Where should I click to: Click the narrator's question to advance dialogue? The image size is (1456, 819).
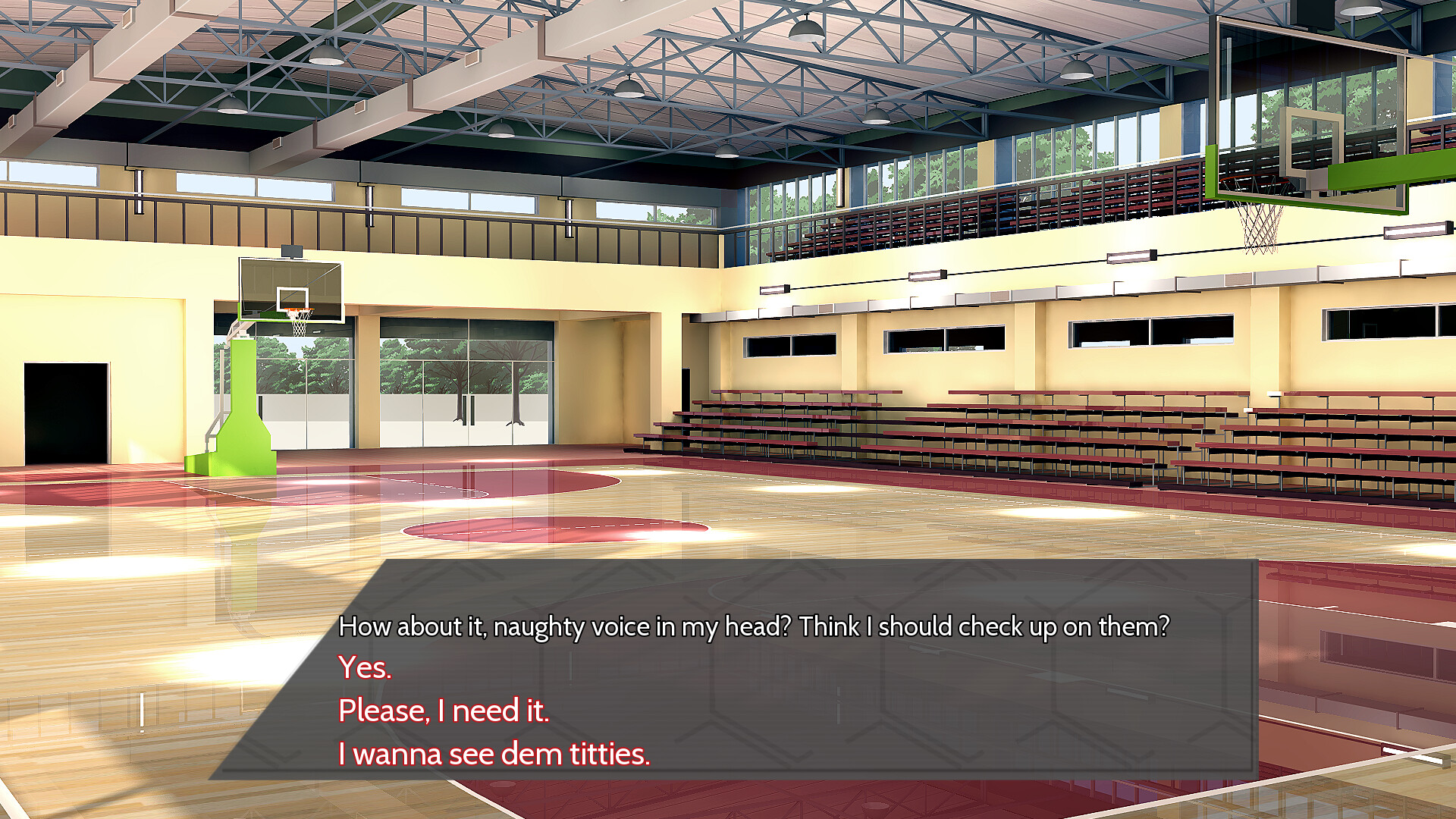(x=755, y=628)
